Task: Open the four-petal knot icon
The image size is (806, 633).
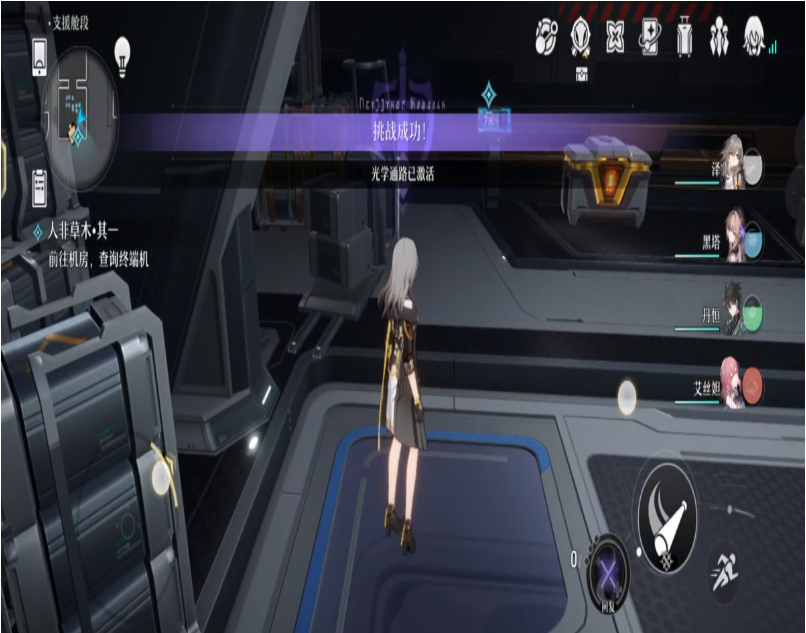Action: pos(616,37)
